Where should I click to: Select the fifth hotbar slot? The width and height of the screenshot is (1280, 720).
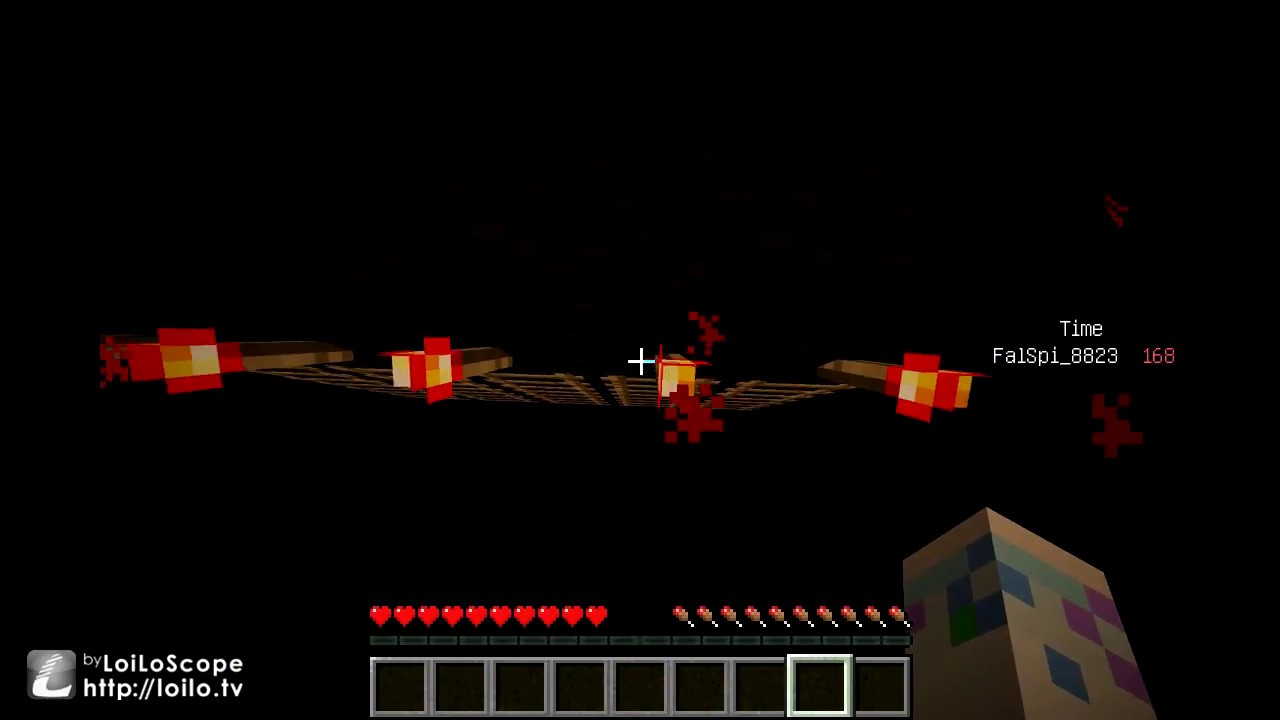(x=640, y=684)
